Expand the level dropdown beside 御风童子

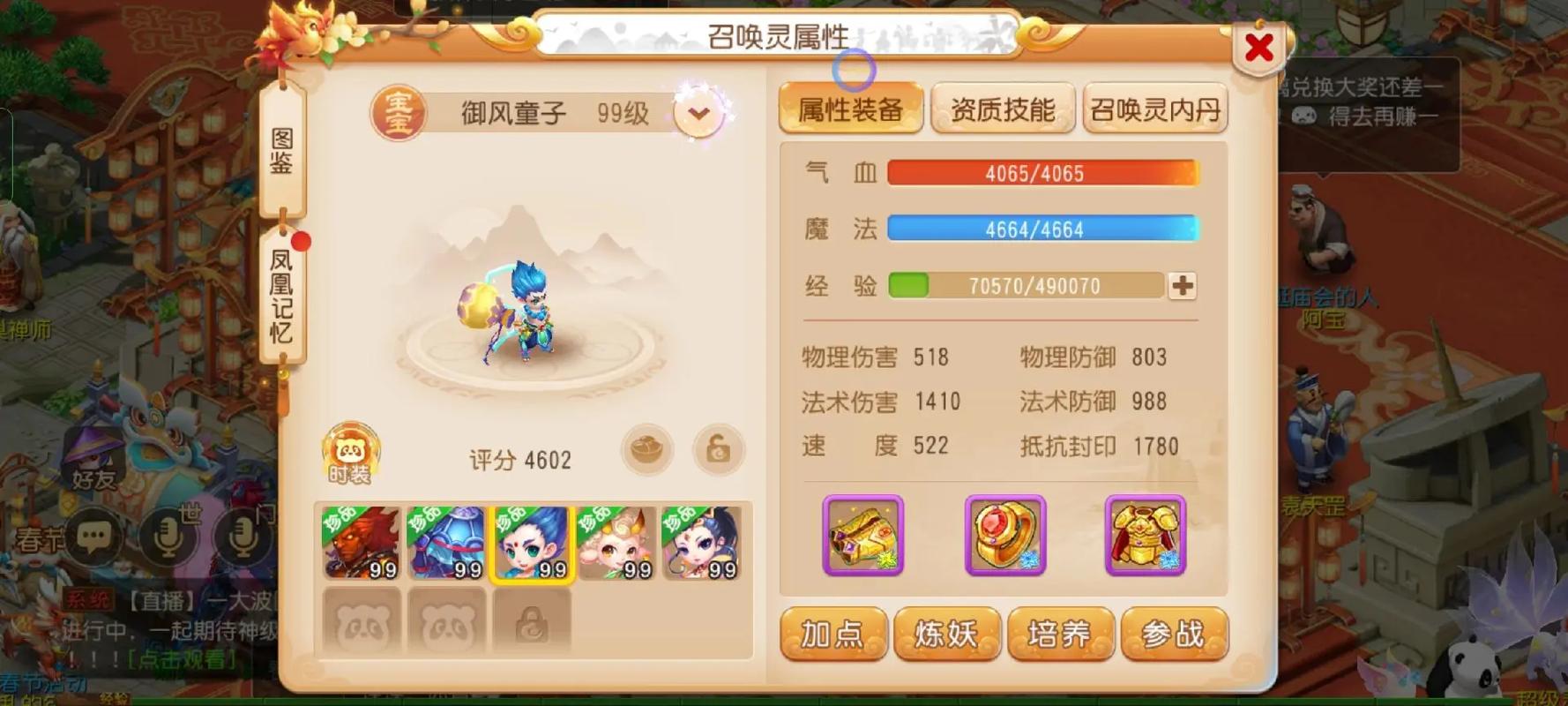point(697,112)
